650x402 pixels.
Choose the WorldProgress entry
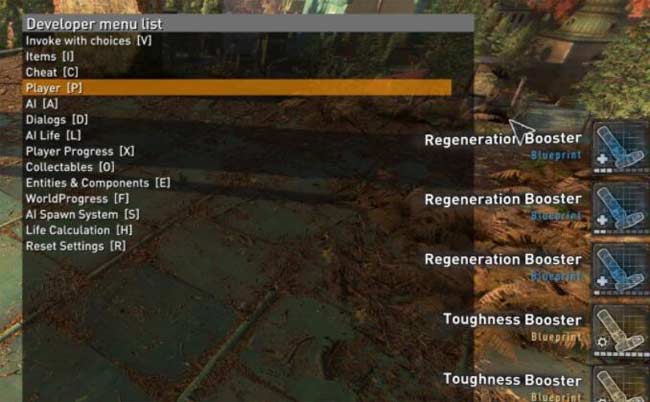(x=77, y=198)
